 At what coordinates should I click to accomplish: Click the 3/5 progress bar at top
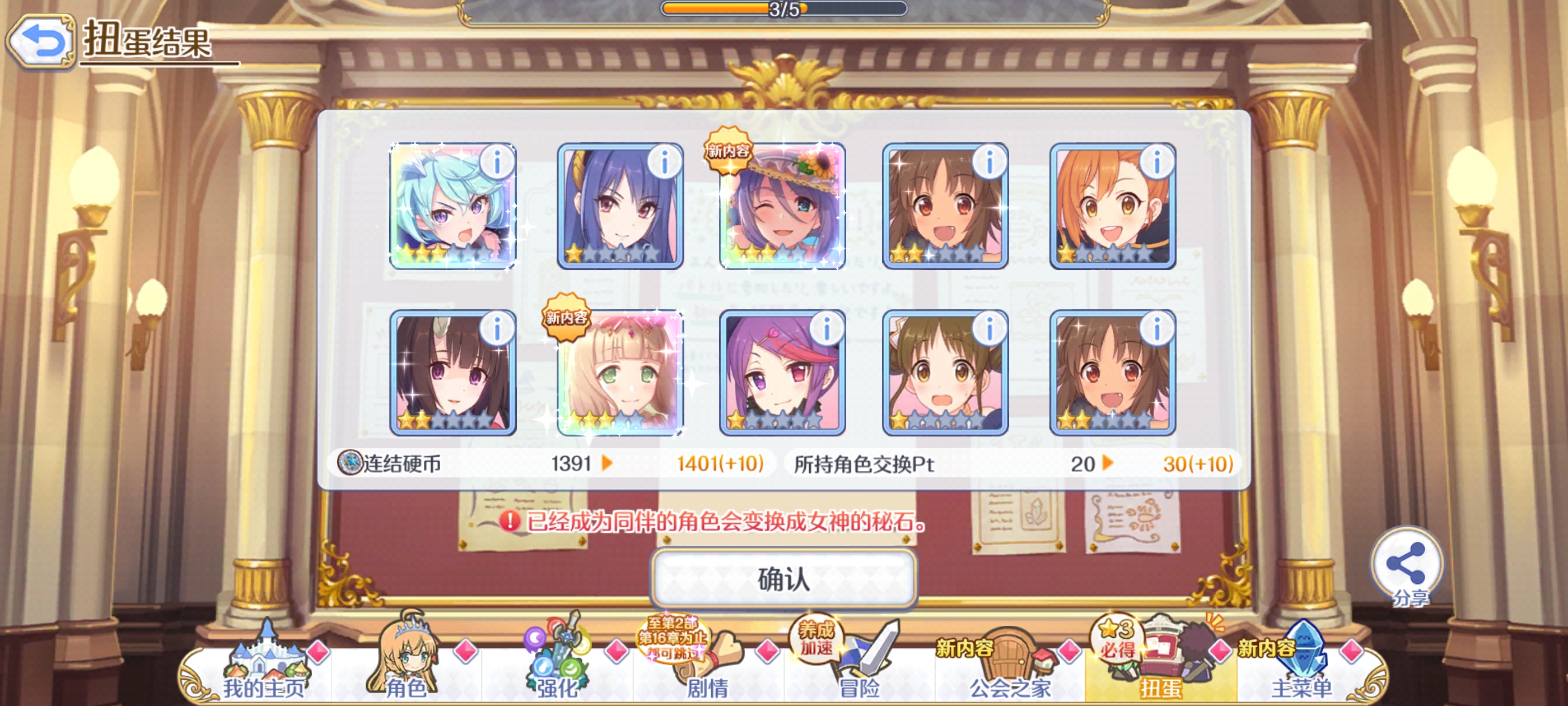pyautogui.click(x=785, y=10)
